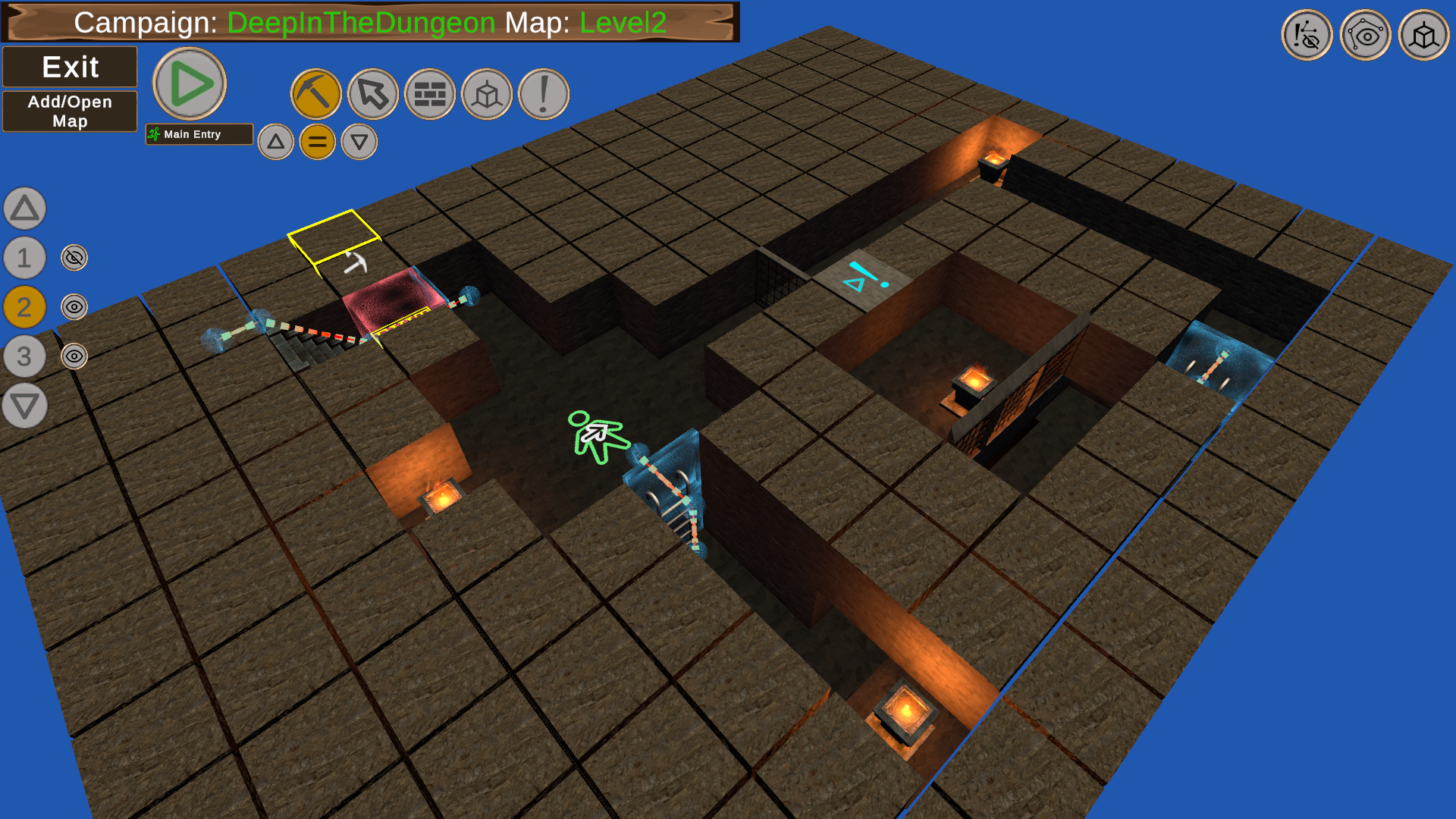Pick the brick wall tool
Screen dimensions: 1456x819
(430, 95)
